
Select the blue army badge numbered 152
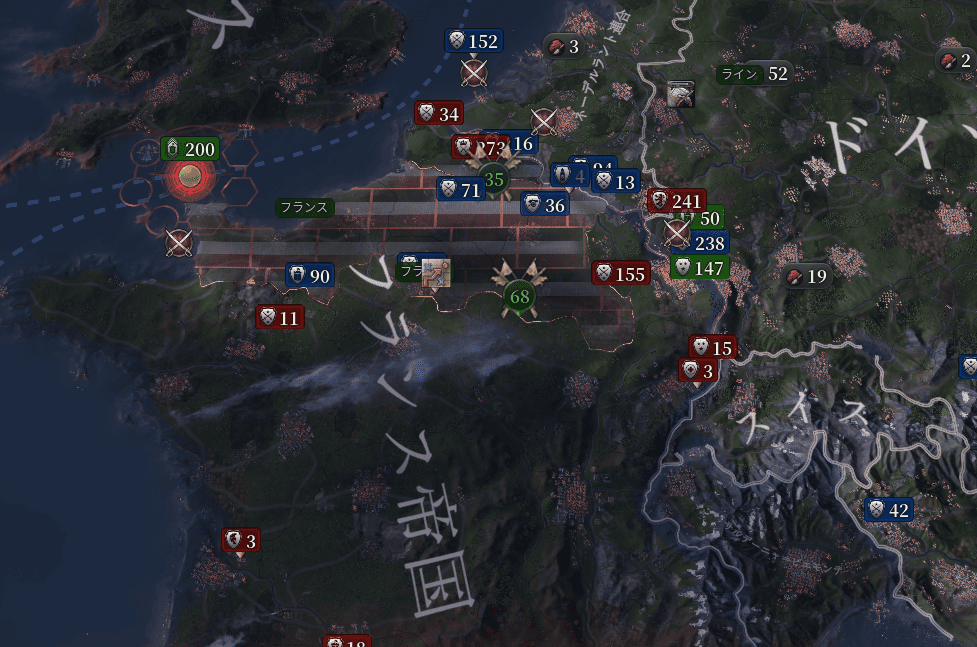click(473, 41)
